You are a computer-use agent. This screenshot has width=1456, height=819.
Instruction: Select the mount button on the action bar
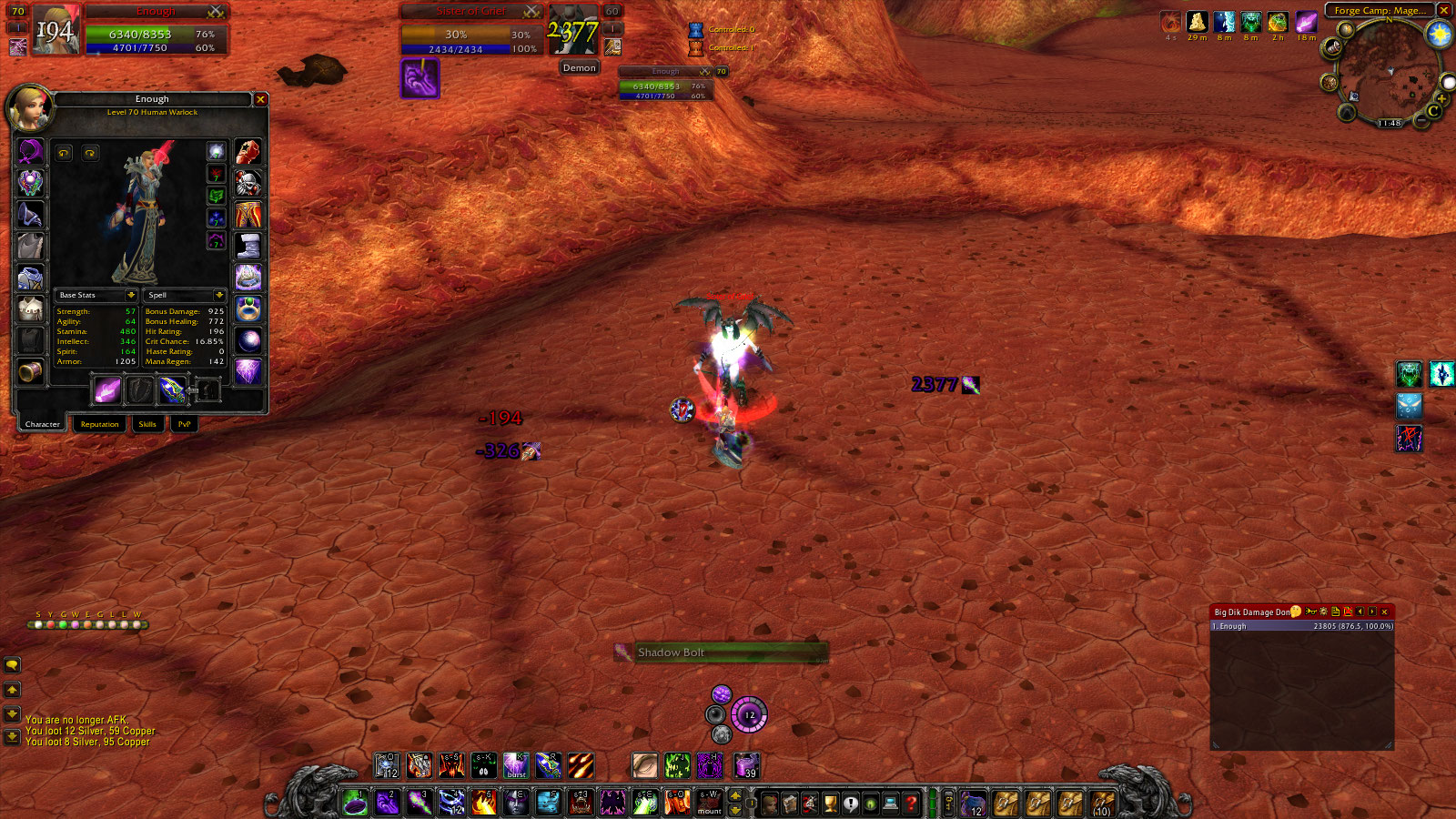(710, 803)
